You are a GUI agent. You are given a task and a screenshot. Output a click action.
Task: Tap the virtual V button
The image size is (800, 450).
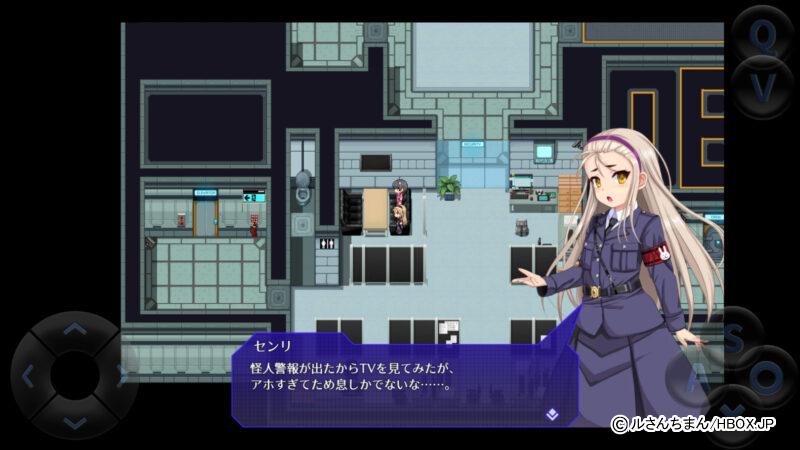click(x=763, y=88)
